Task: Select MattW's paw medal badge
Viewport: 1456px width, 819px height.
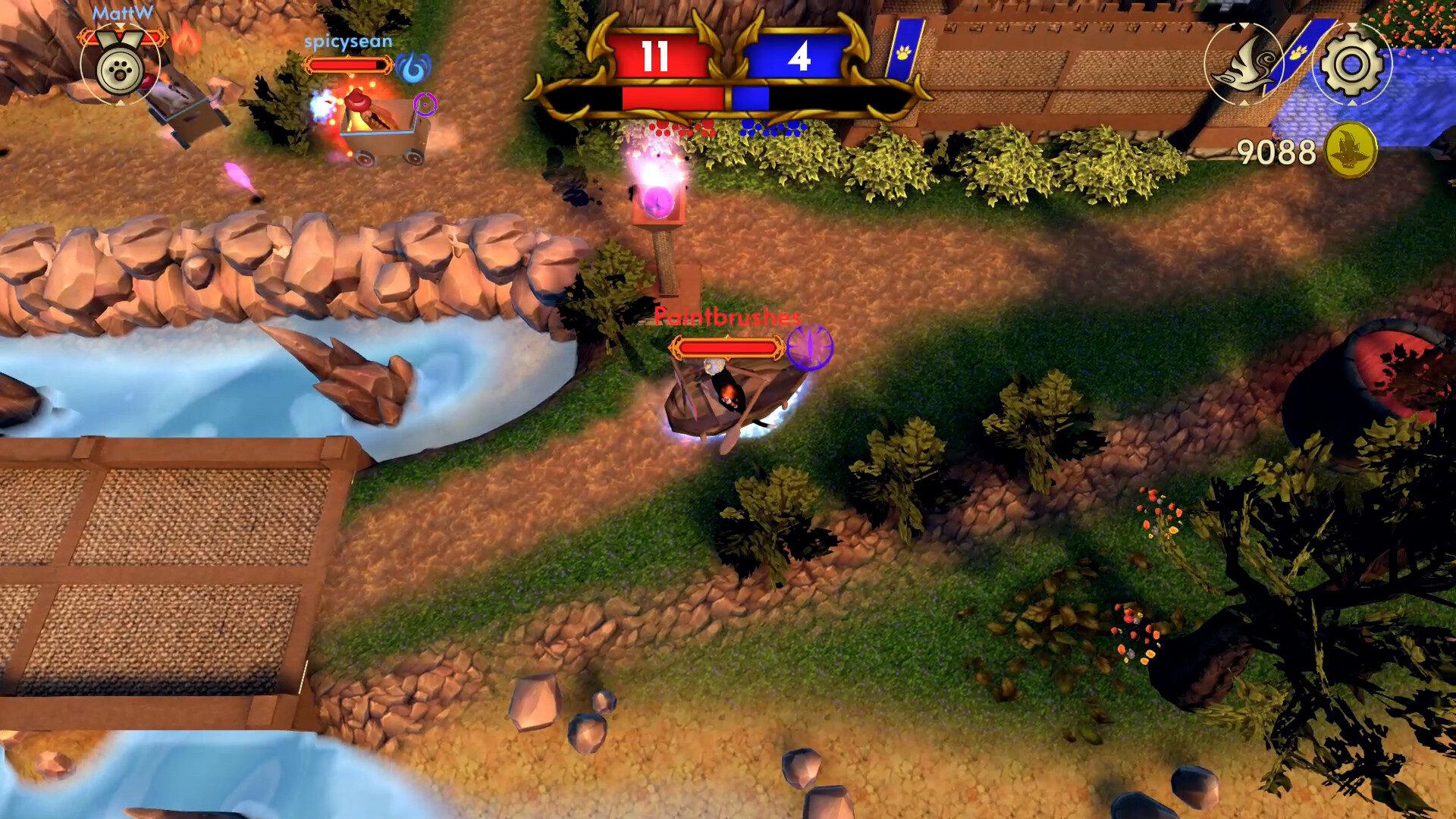Action: point(118,71)
